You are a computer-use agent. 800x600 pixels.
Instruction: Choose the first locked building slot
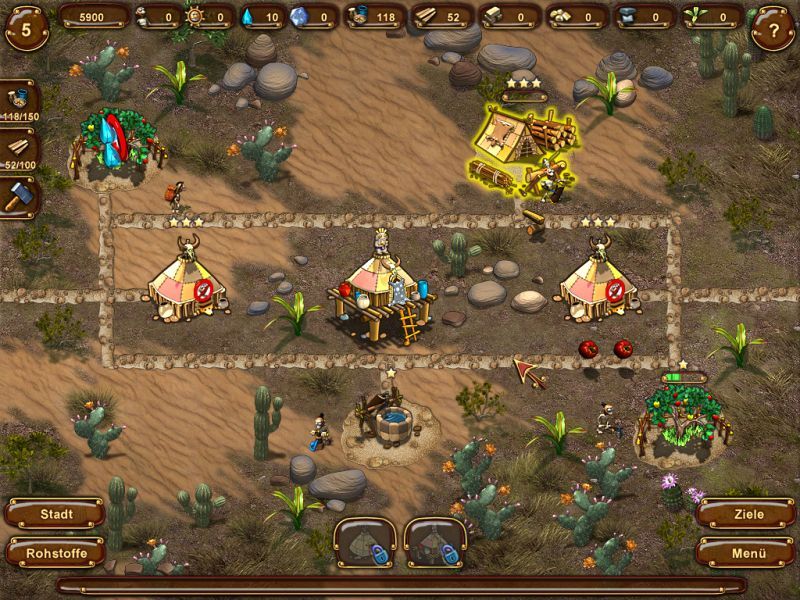tap(365, 542)
